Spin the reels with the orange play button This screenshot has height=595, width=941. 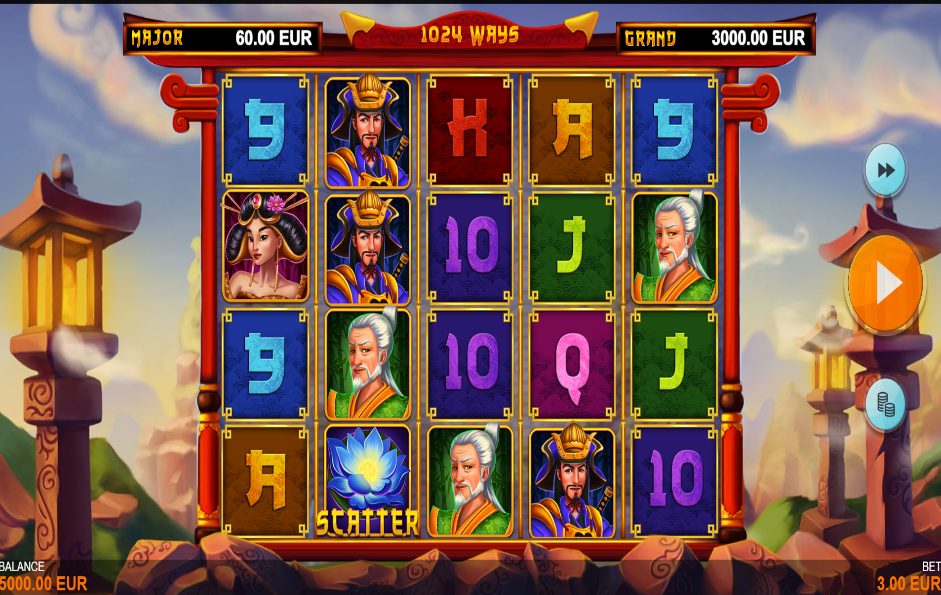tap(885, 284)
